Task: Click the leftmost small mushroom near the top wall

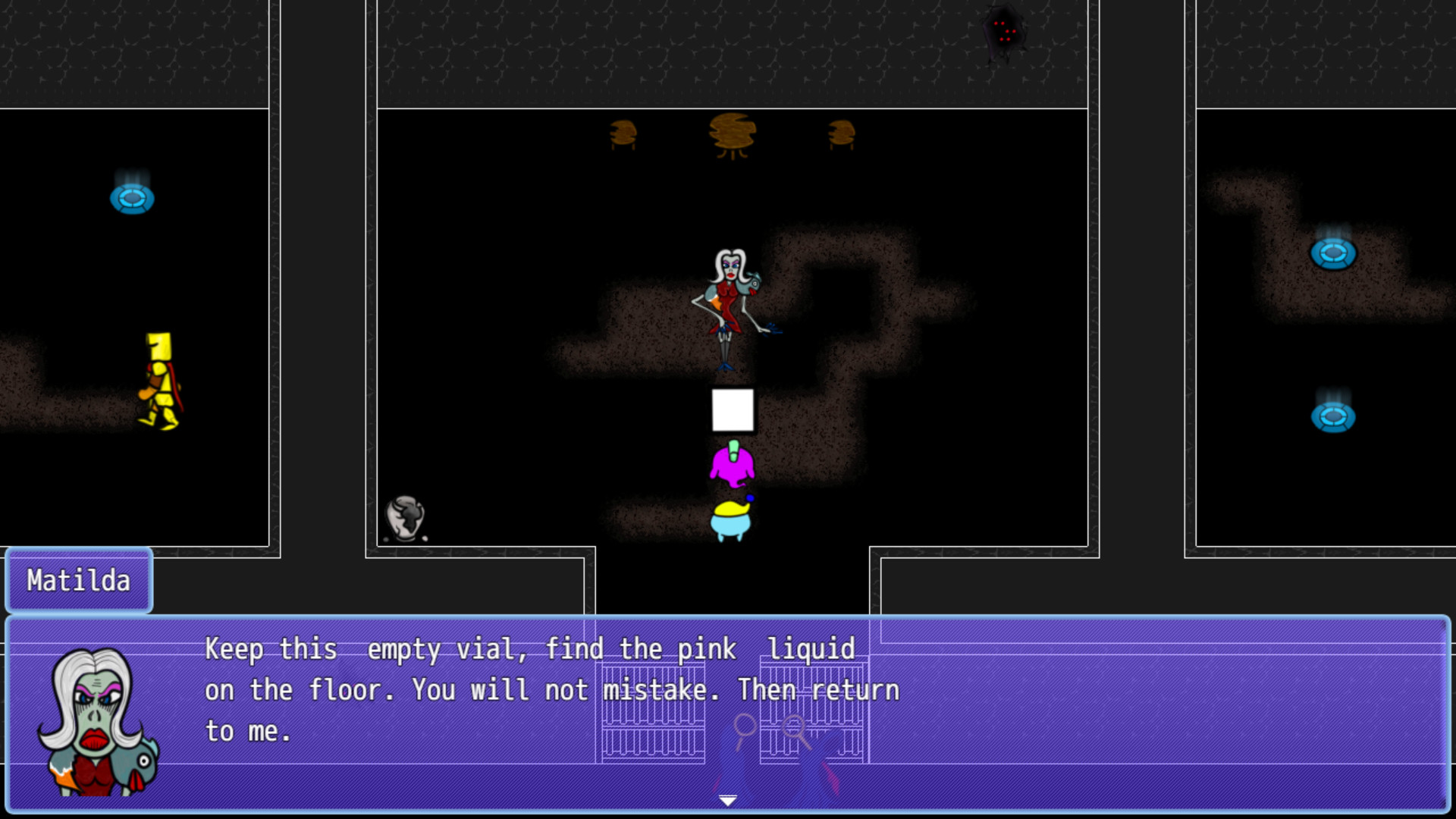Action: coord(622,133)
